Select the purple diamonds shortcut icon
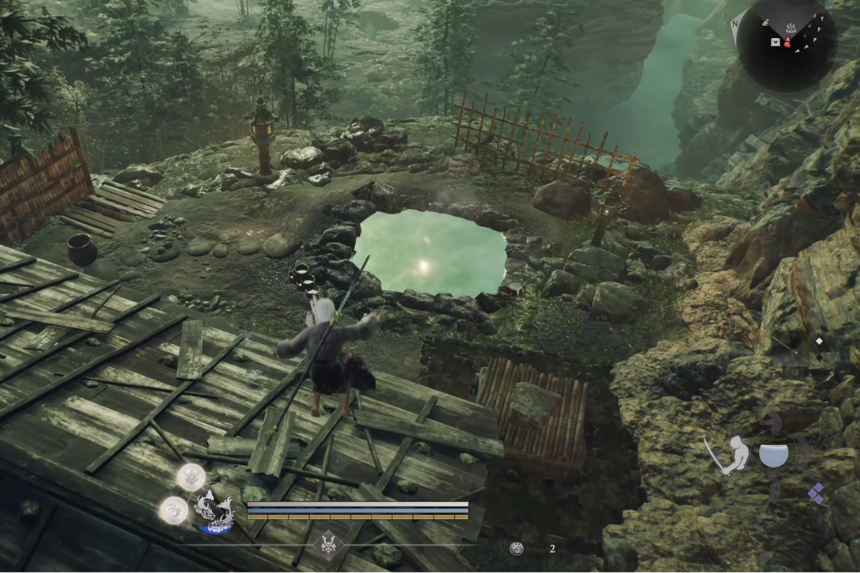The height and width of the screenshot is (573, 860). (x=816, y=492)
